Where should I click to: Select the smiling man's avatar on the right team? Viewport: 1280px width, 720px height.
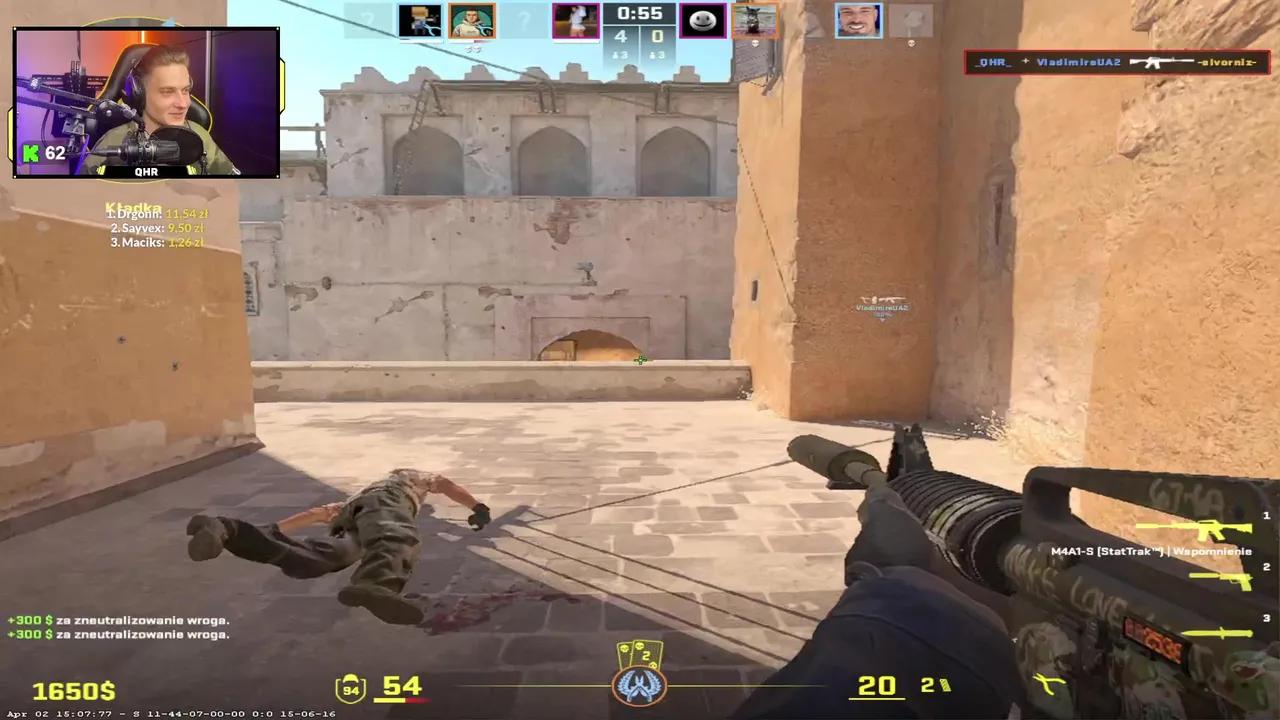tap(859, 18)
